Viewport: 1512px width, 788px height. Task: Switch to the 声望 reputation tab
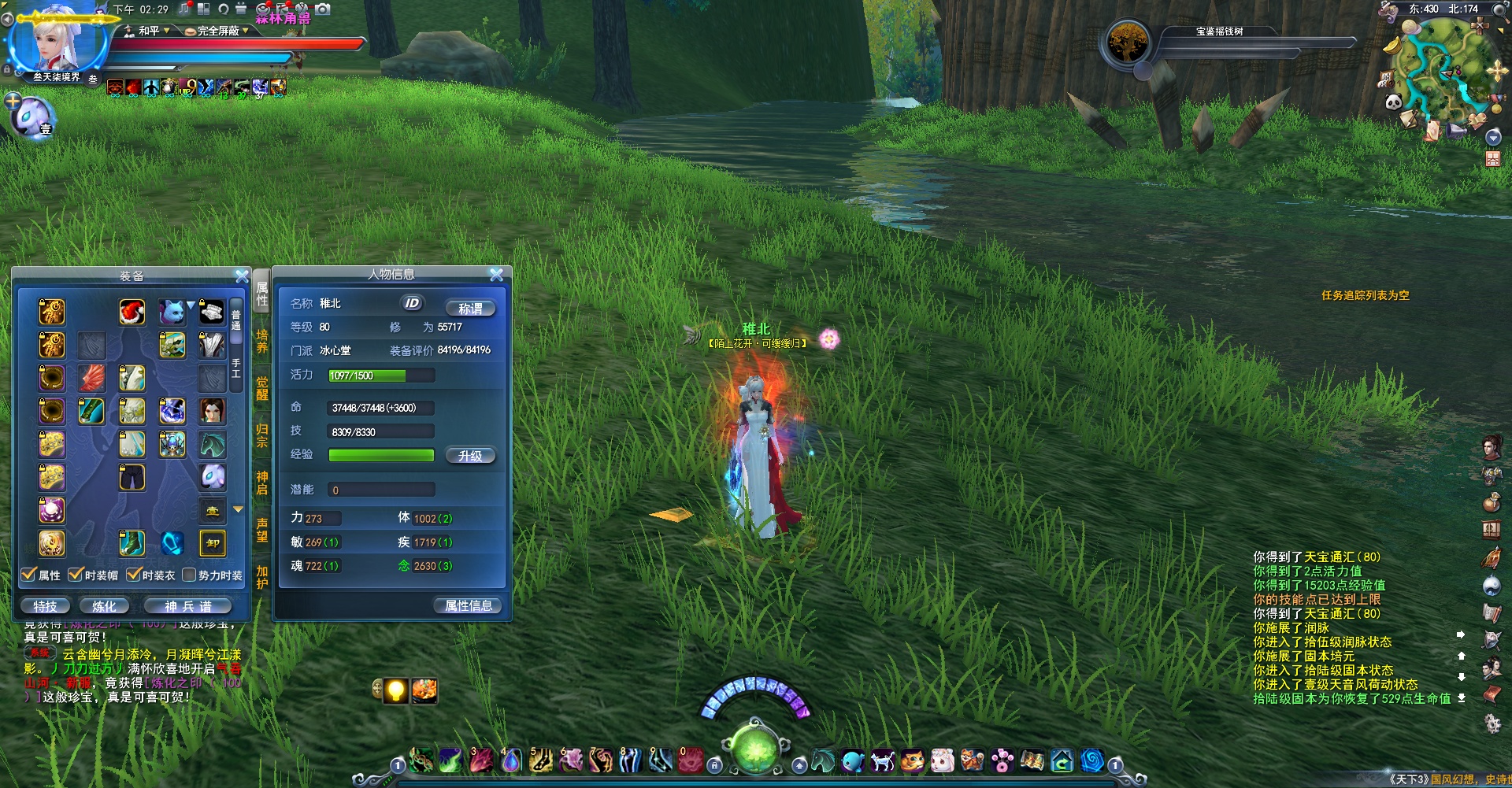pos(262,530)
